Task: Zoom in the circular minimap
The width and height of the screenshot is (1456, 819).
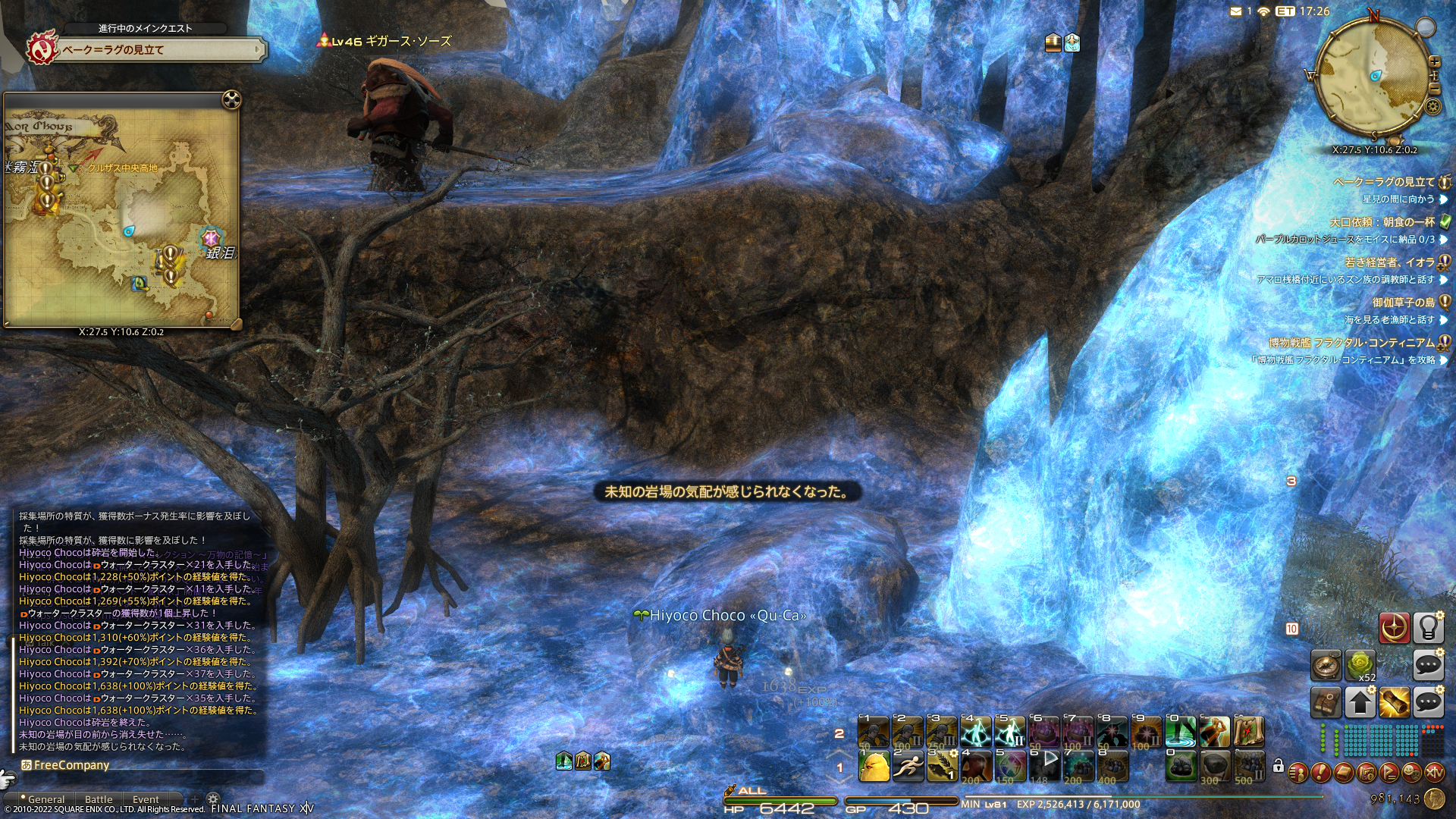Action: [1434, 62]
